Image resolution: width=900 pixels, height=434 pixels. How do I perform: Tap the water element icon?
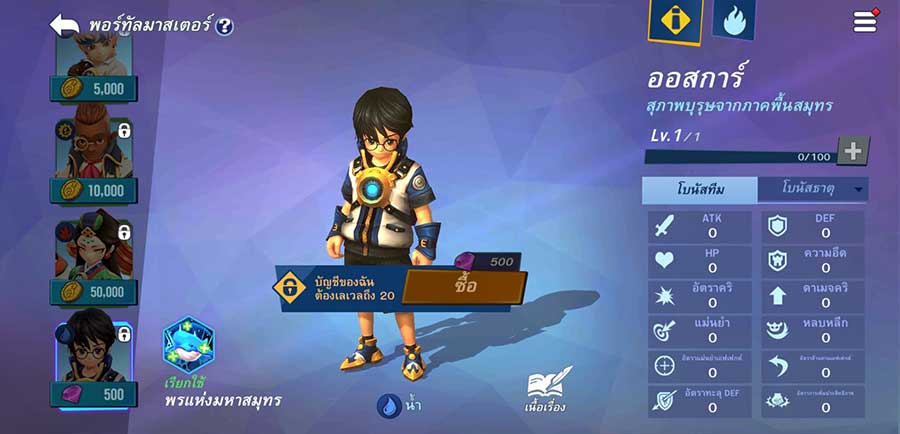389,405
